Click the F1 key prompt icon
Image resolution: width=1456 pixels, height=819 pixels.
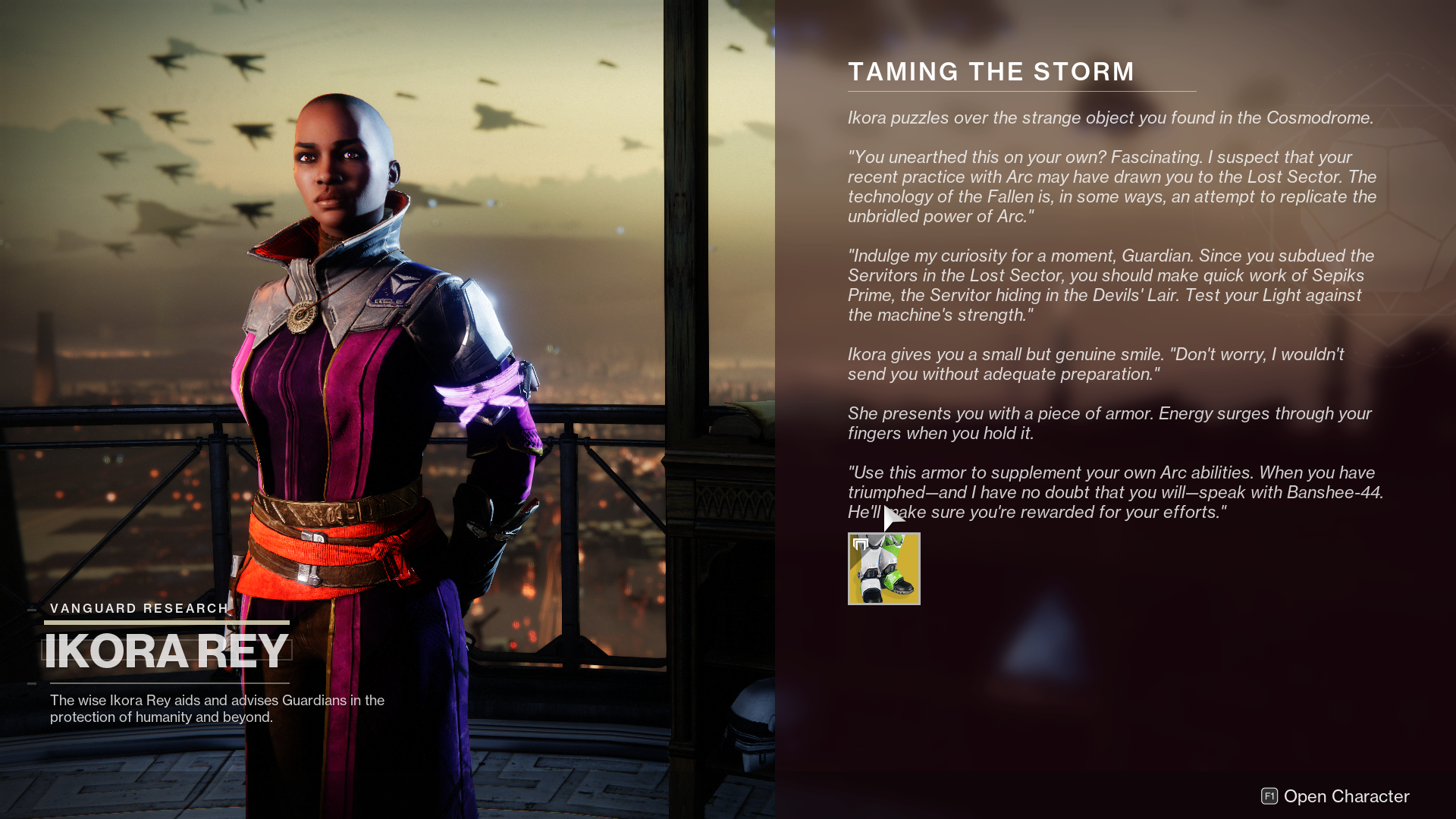1268,797
